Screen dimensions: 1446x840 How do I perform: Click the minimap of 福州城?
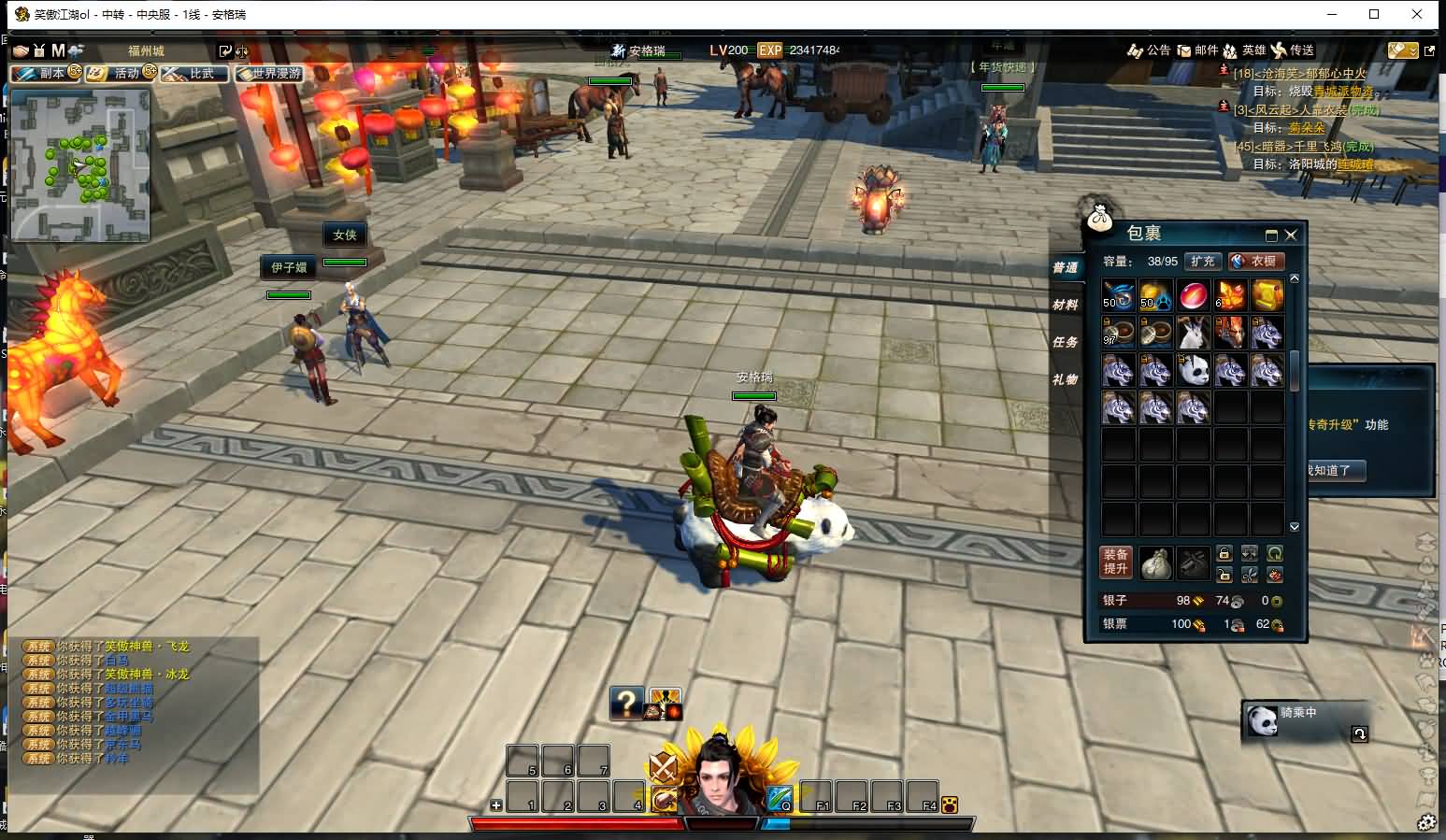tap(80, 164)
